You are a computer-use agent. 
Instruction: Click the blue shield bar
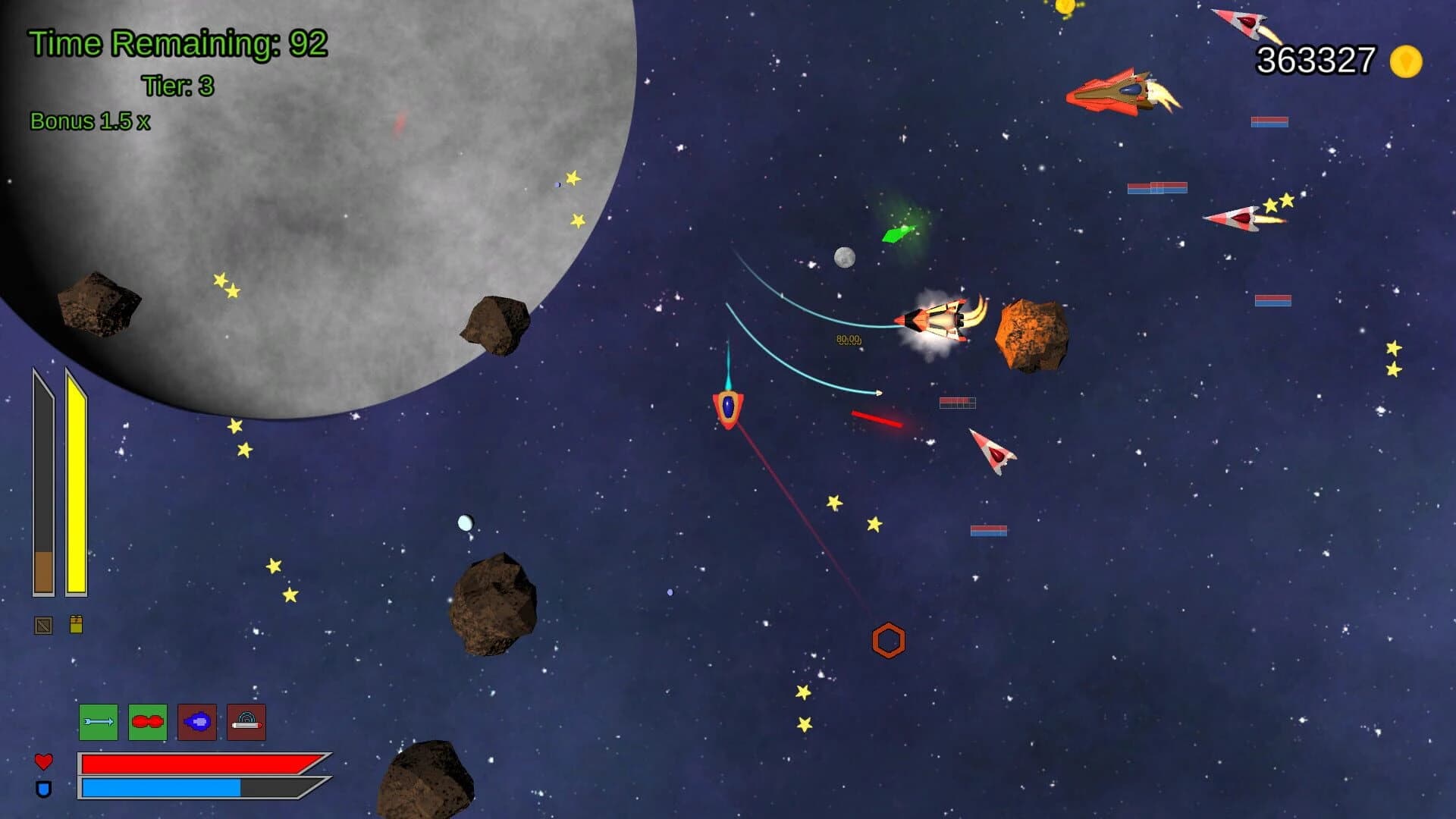point(160,789)
